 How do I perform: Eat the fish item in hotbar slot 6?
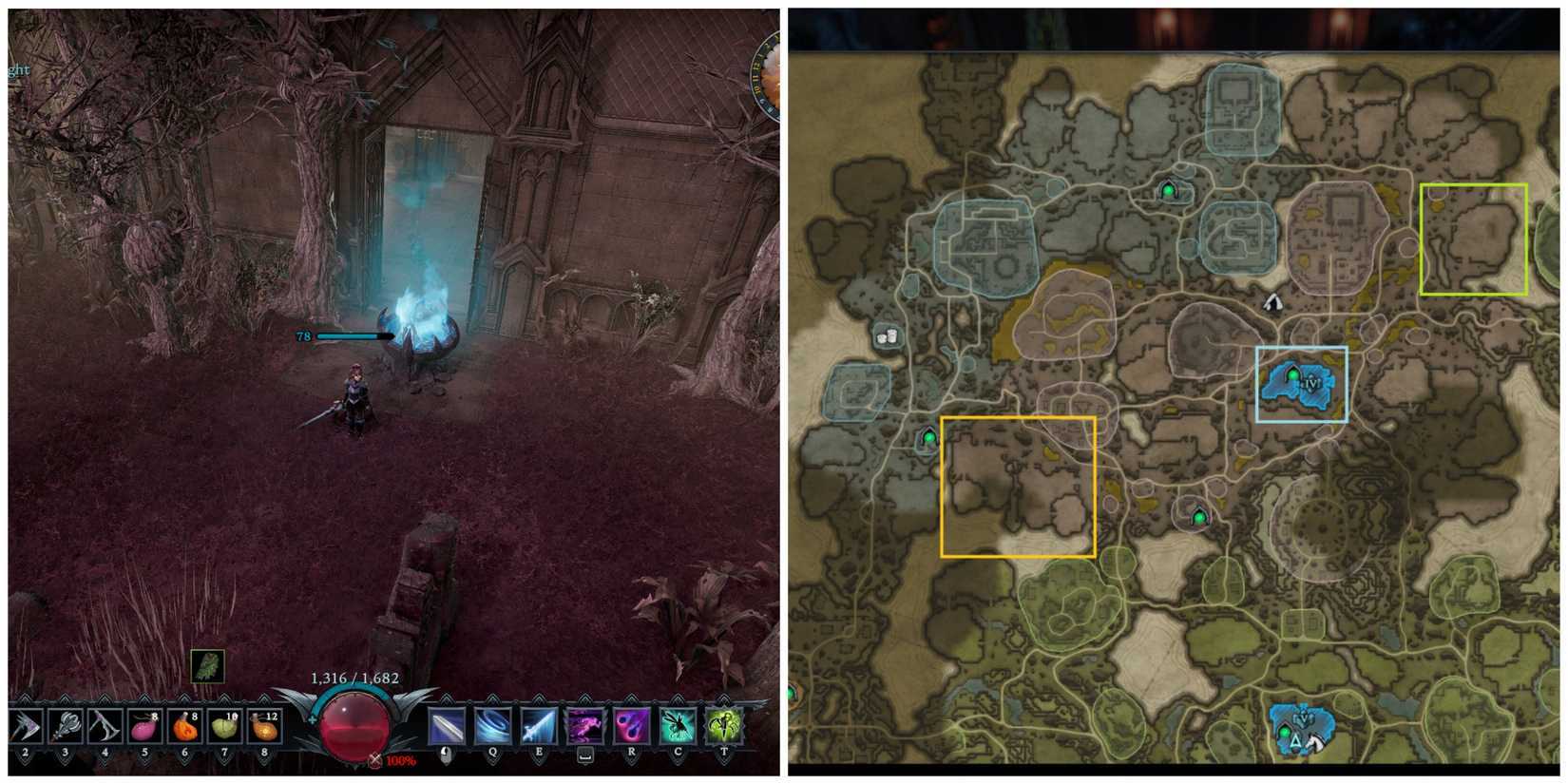click(x=183, y=727)
